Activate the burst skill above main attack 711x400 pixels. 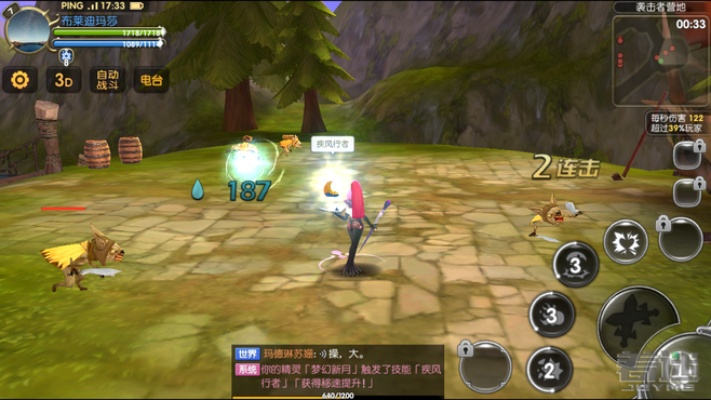(x=625, y=241)
